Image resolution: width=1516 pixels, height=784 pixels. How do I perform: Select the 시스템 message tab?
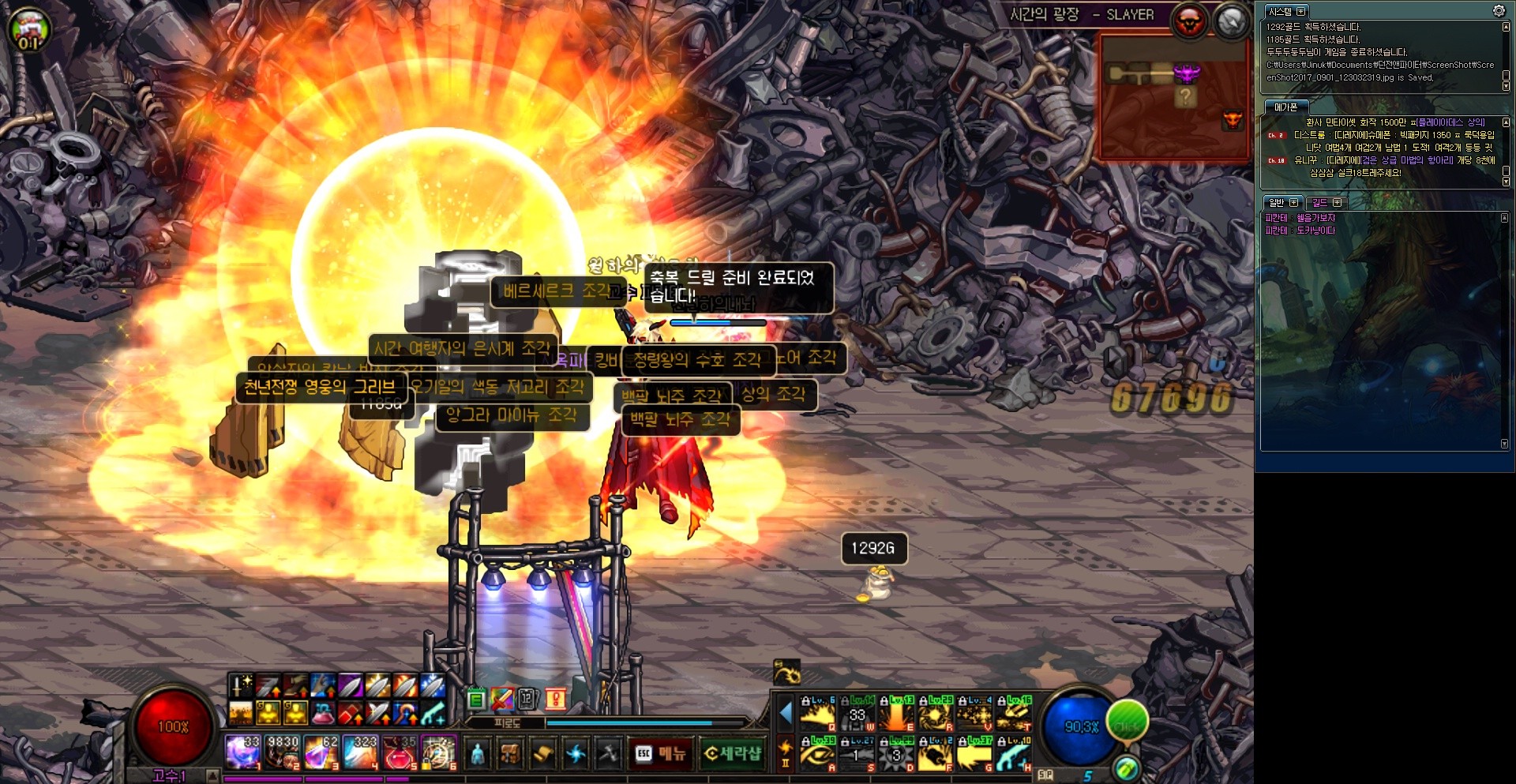1285,11
